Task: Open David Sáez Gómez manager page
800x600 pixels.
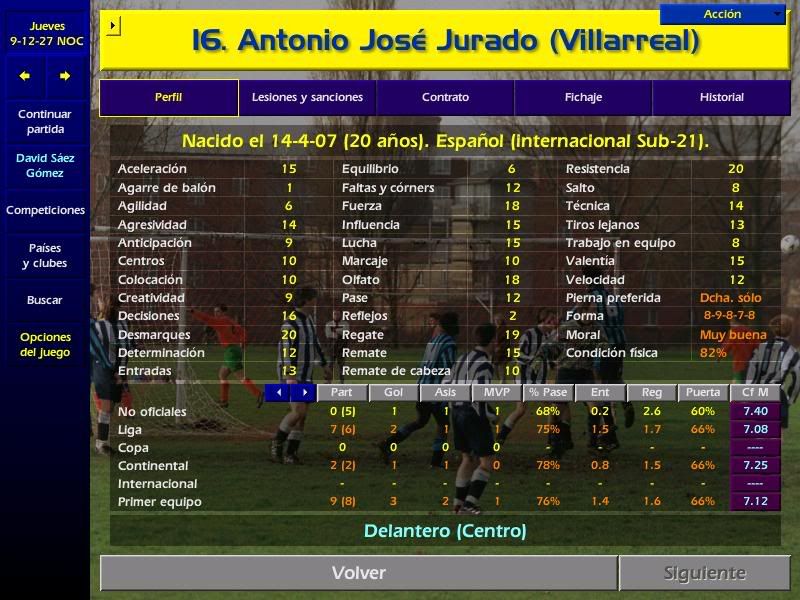Action: tap(45, 166)
